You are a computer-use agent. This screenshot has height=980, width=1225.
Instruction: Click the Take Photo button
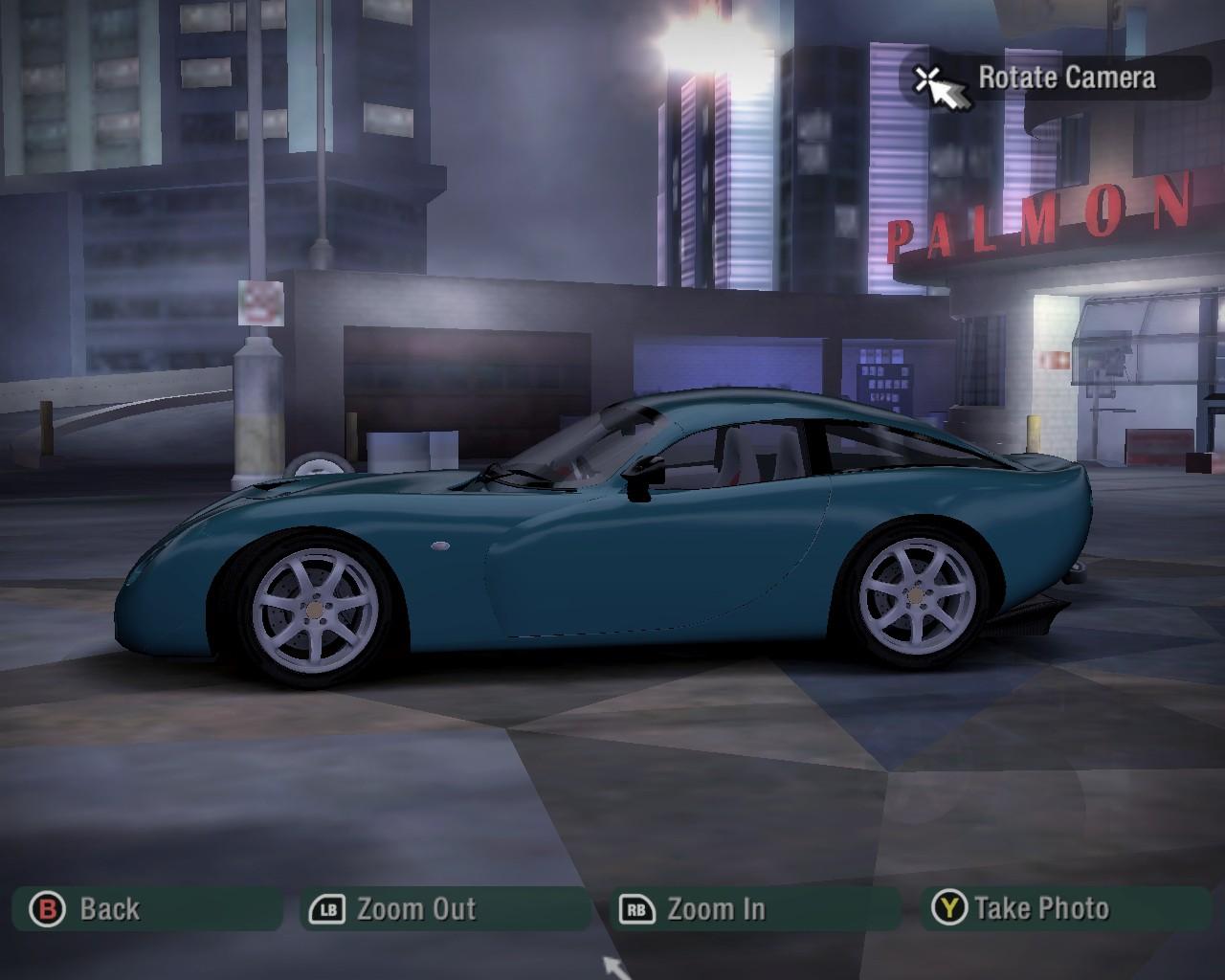1064,909
